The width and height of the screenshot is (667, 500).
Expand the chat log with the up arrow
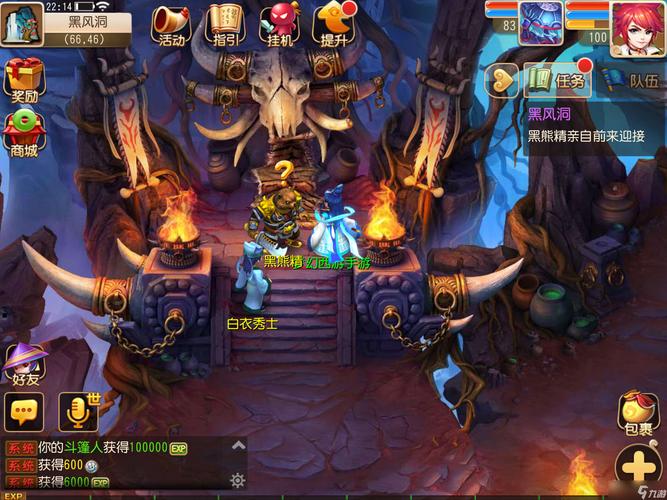(238, 446)
